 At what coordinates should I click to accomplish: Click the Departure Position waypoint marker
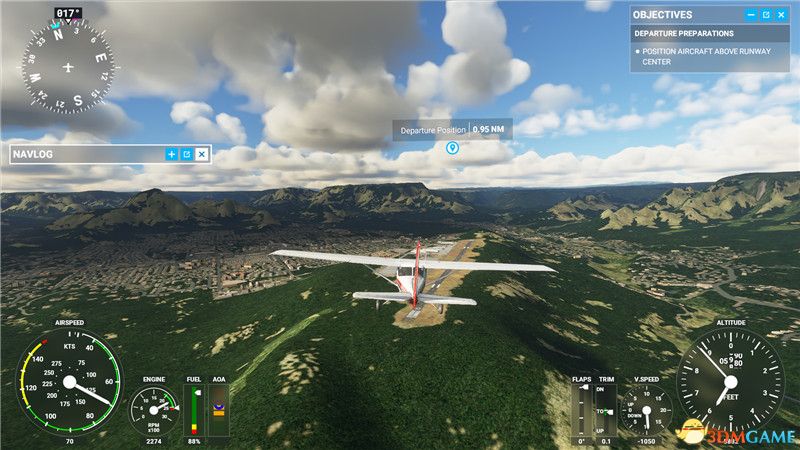point(452,149)
